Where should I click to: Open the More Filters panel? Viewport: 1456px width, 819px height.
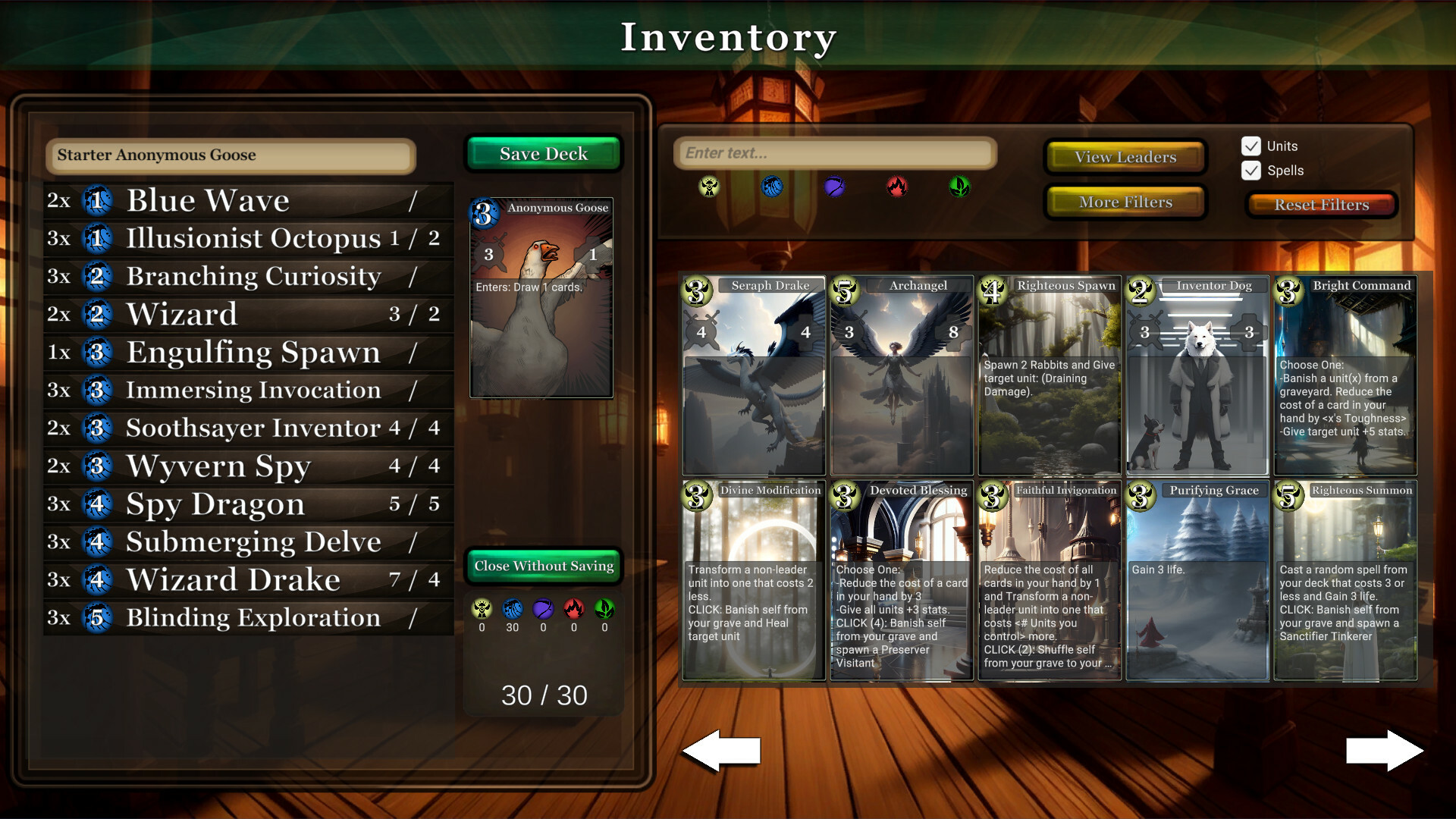pyautogui.click(x=1125, y=202)
